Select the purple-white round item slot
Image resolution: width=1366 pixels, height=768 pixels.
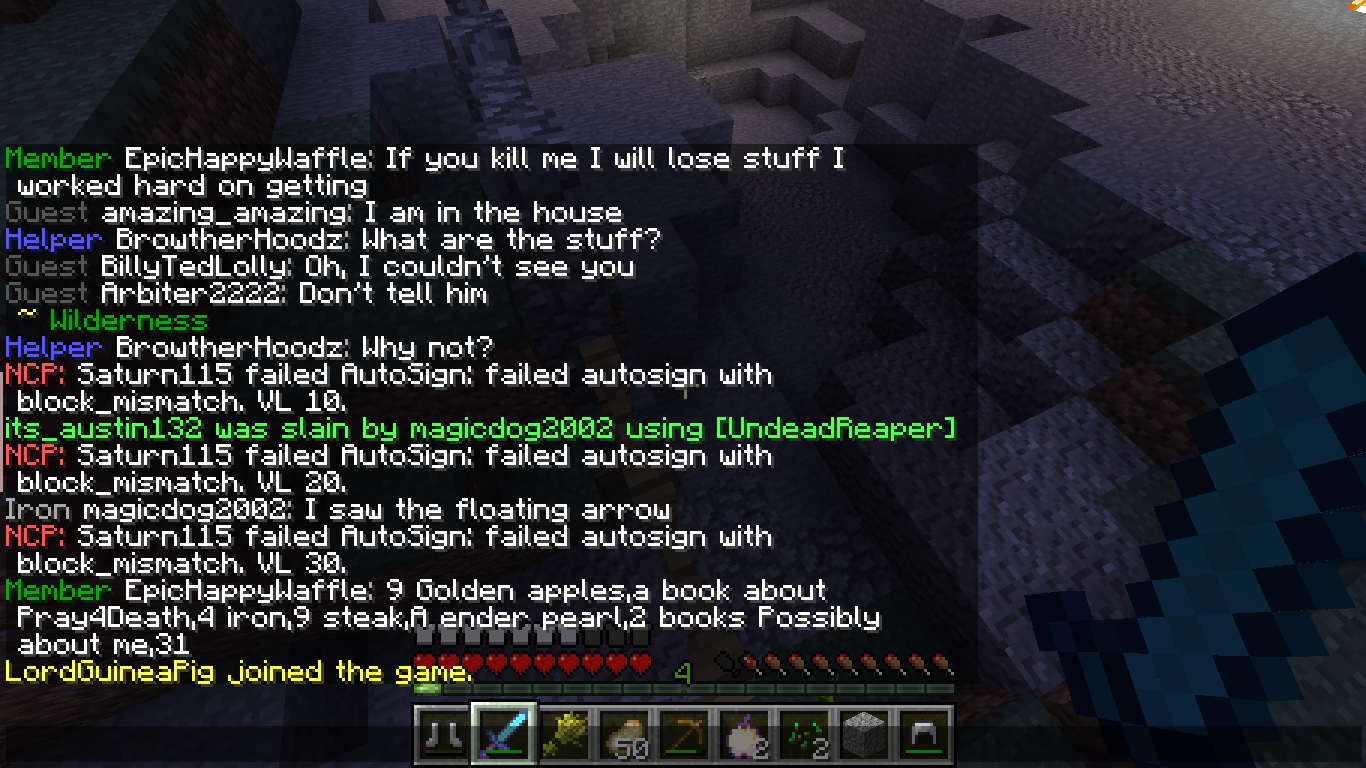744,735
